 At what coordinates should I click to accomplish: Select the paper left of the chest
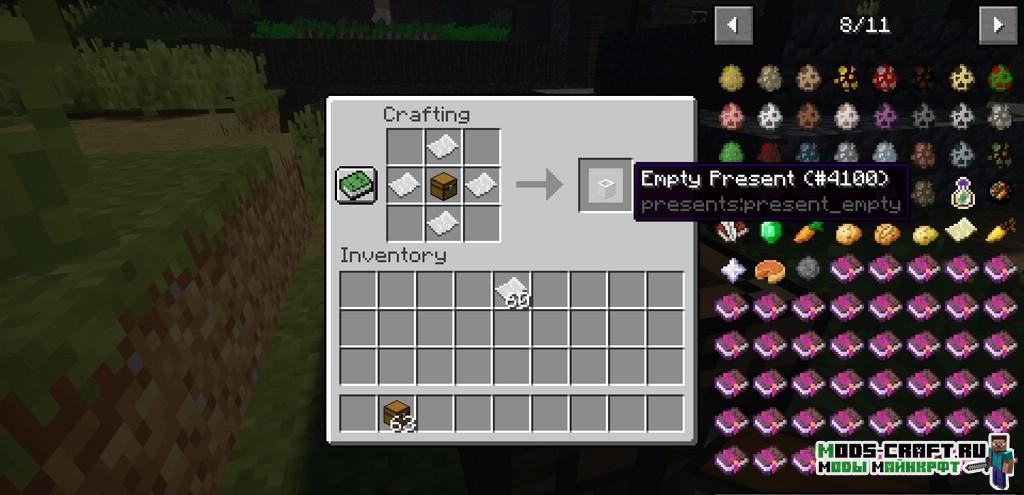click(405, 184)
